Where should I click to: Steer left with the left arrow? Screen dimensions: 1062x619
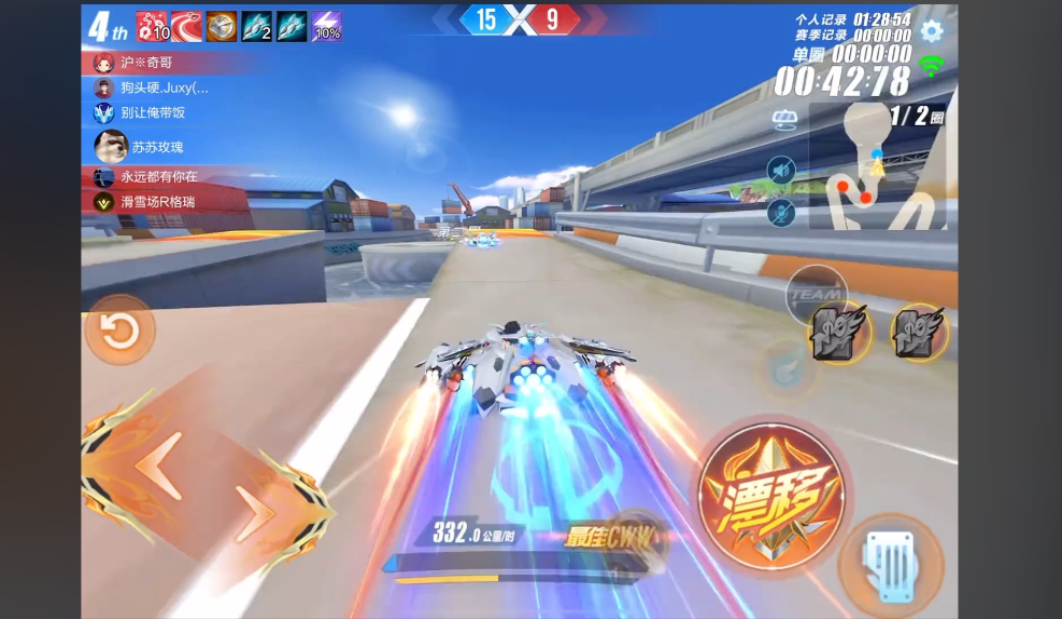tap(159, 467)
